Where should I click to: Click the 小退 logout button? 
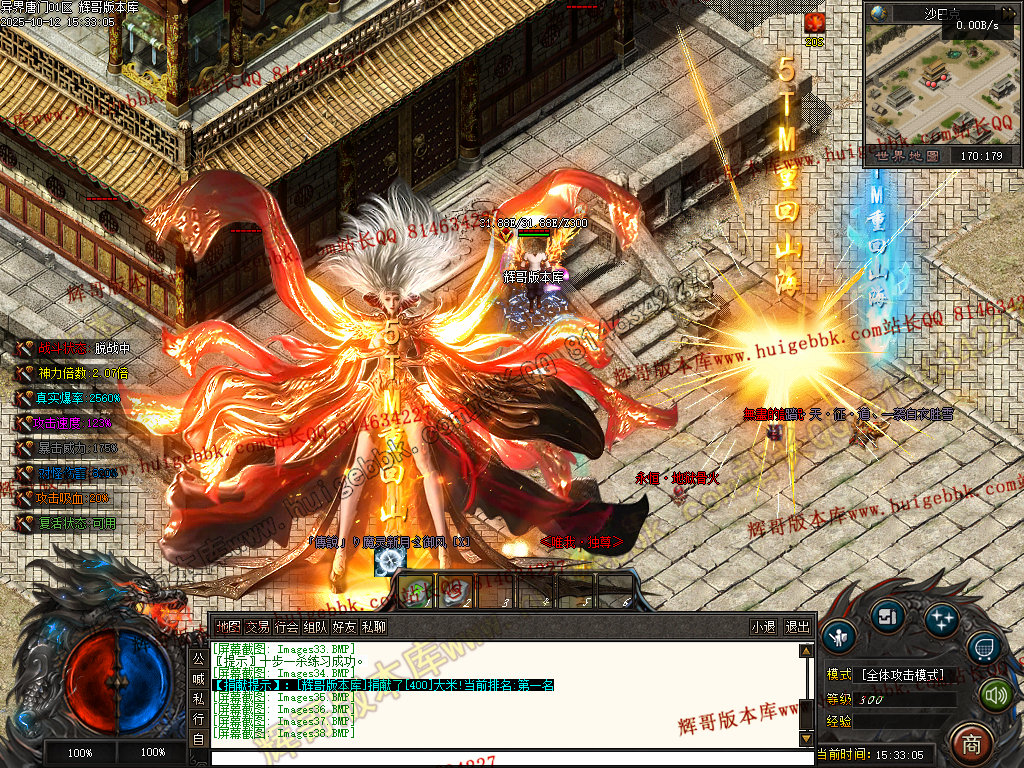pos(763,627)
